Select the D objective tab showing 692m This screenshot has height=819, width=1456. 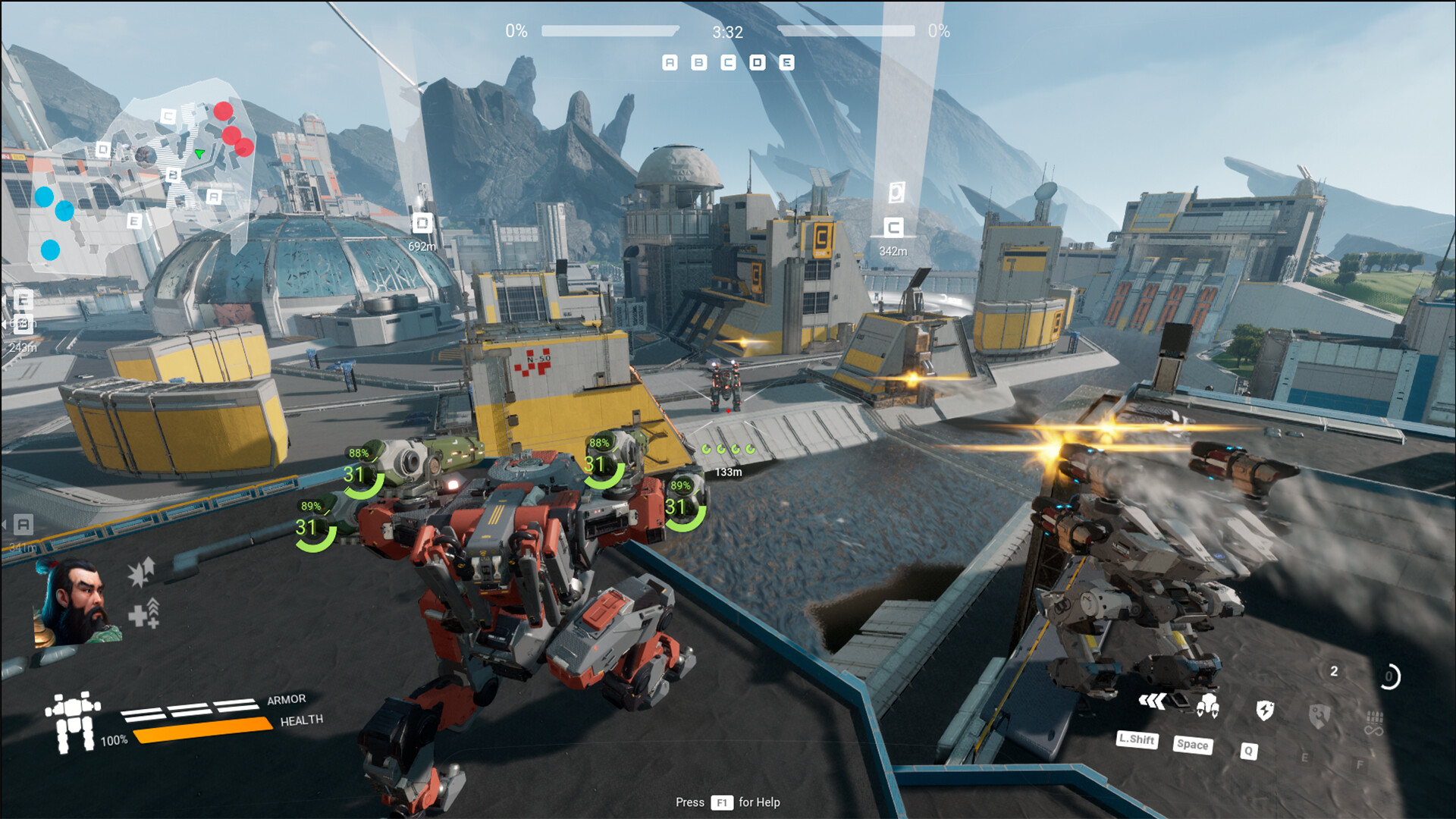point(422,224)
